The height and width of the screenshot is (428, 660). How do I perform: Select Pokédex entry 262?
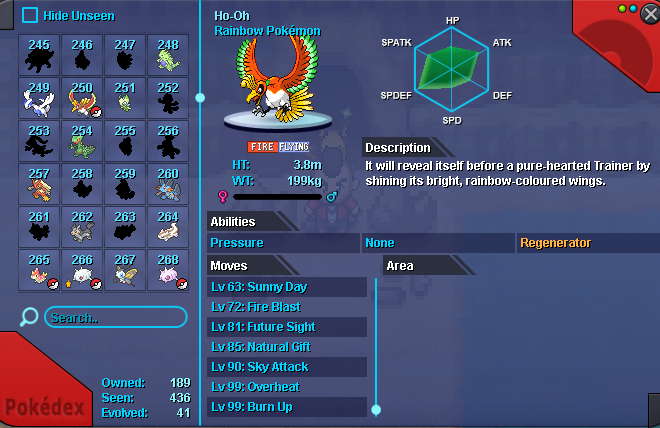82,227
